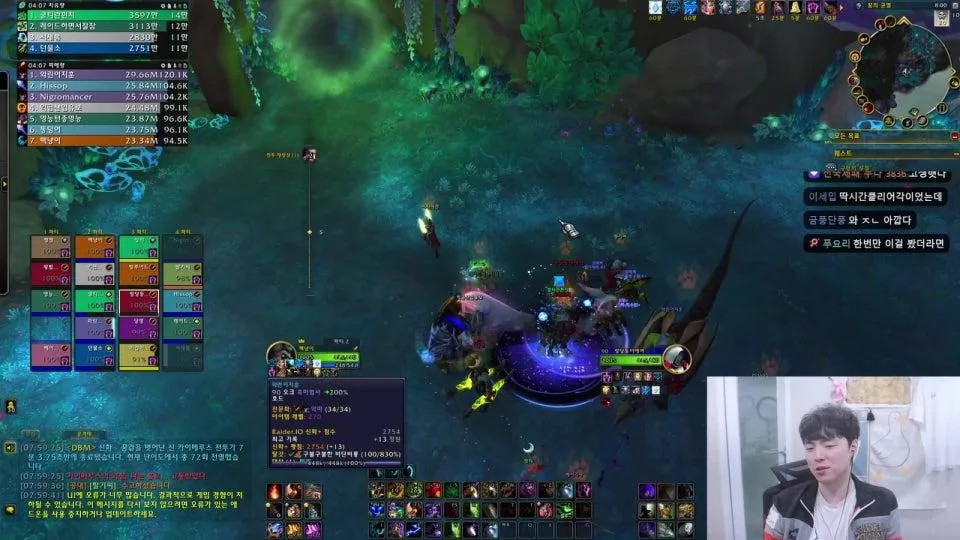Viewport: 960px width, 540px height.
Task: Click the chat frame side arrow button
Action: tap(10, 447)
